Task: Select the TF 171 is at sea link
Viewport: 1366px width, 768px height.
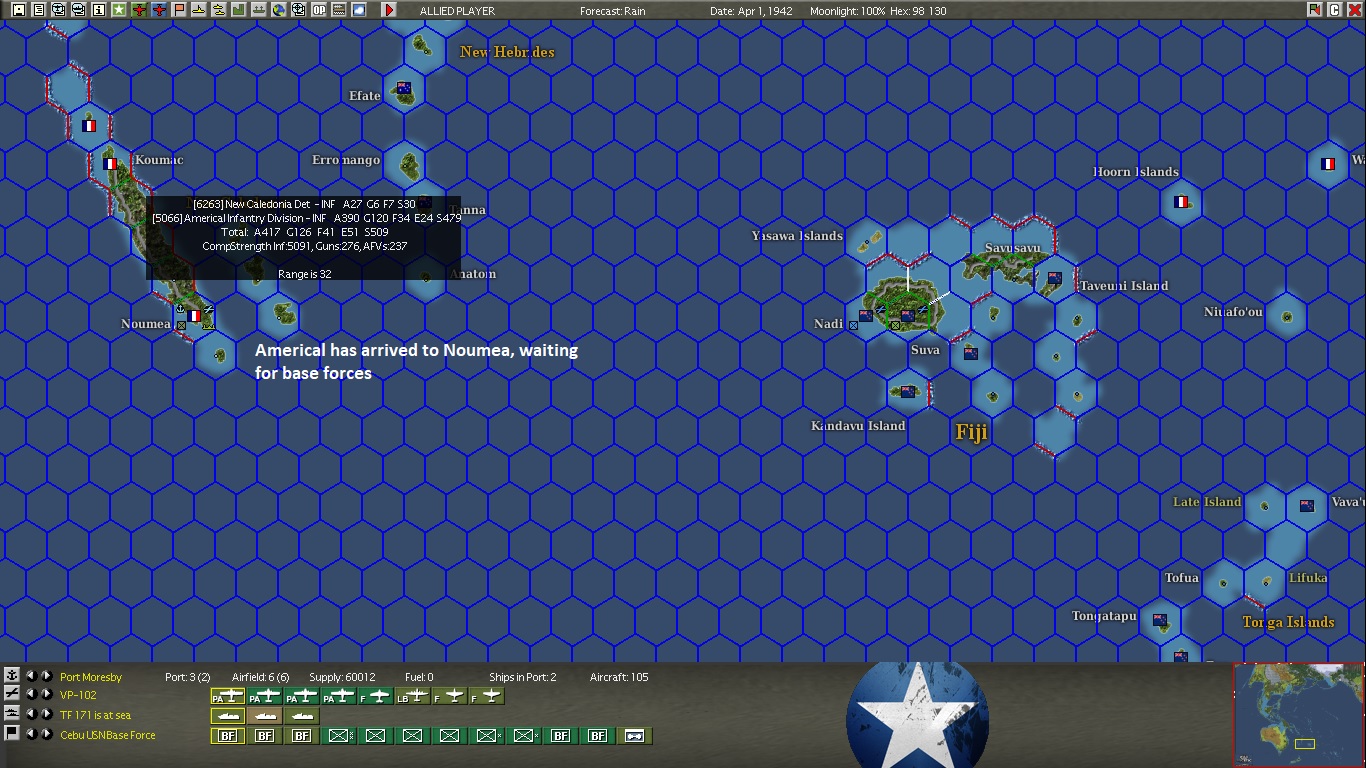Action: (x=97, y=713)
